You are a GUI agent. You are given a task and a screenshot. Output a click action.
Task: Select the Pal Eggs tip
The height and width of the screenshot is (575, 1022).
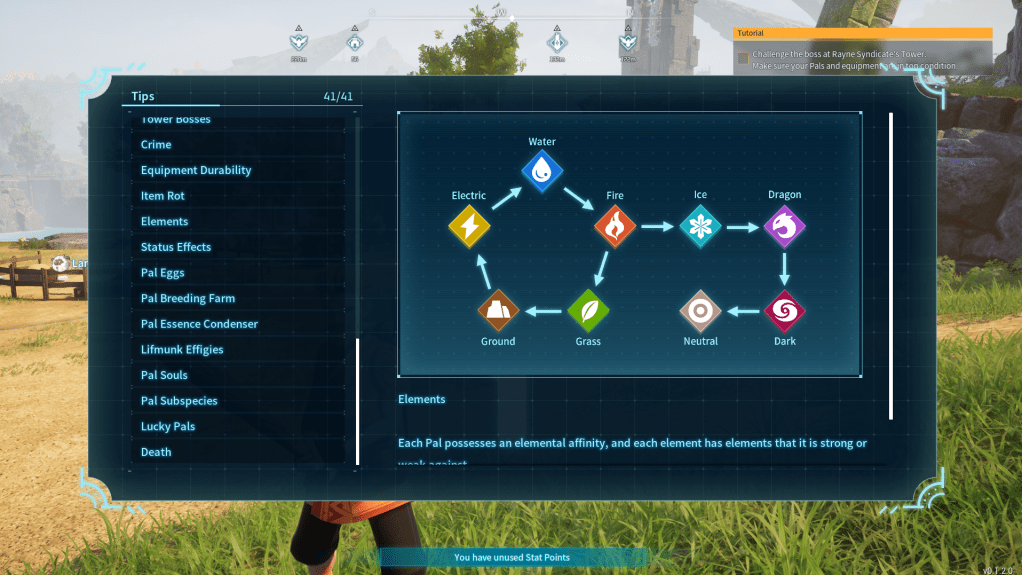coord(163,273)
